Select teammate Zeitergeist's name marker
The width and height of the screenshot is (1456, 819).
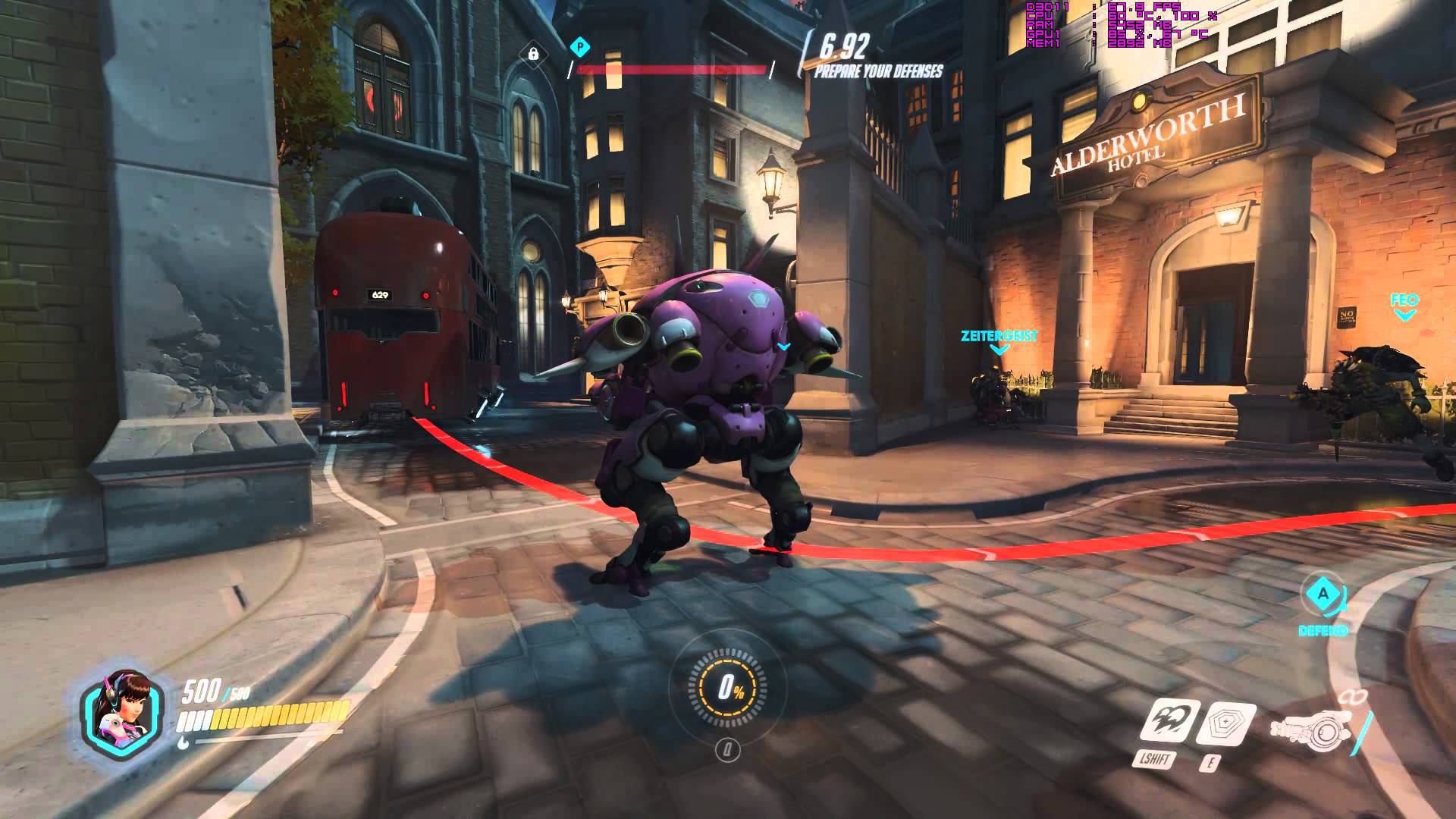click(999, 336)
